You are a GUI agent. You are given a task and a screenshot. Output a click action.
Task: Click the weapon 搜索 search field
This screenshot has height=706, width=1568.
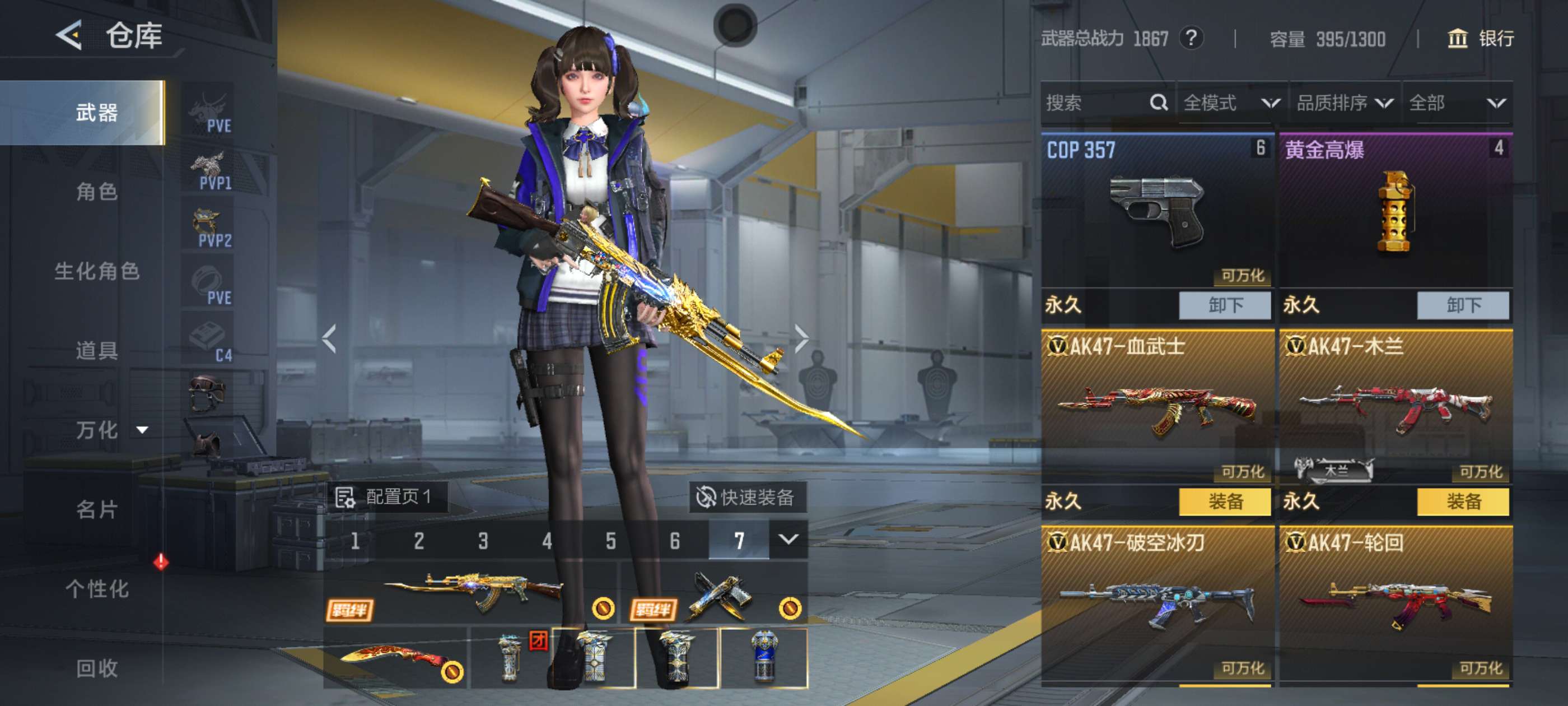[1096, 103]
